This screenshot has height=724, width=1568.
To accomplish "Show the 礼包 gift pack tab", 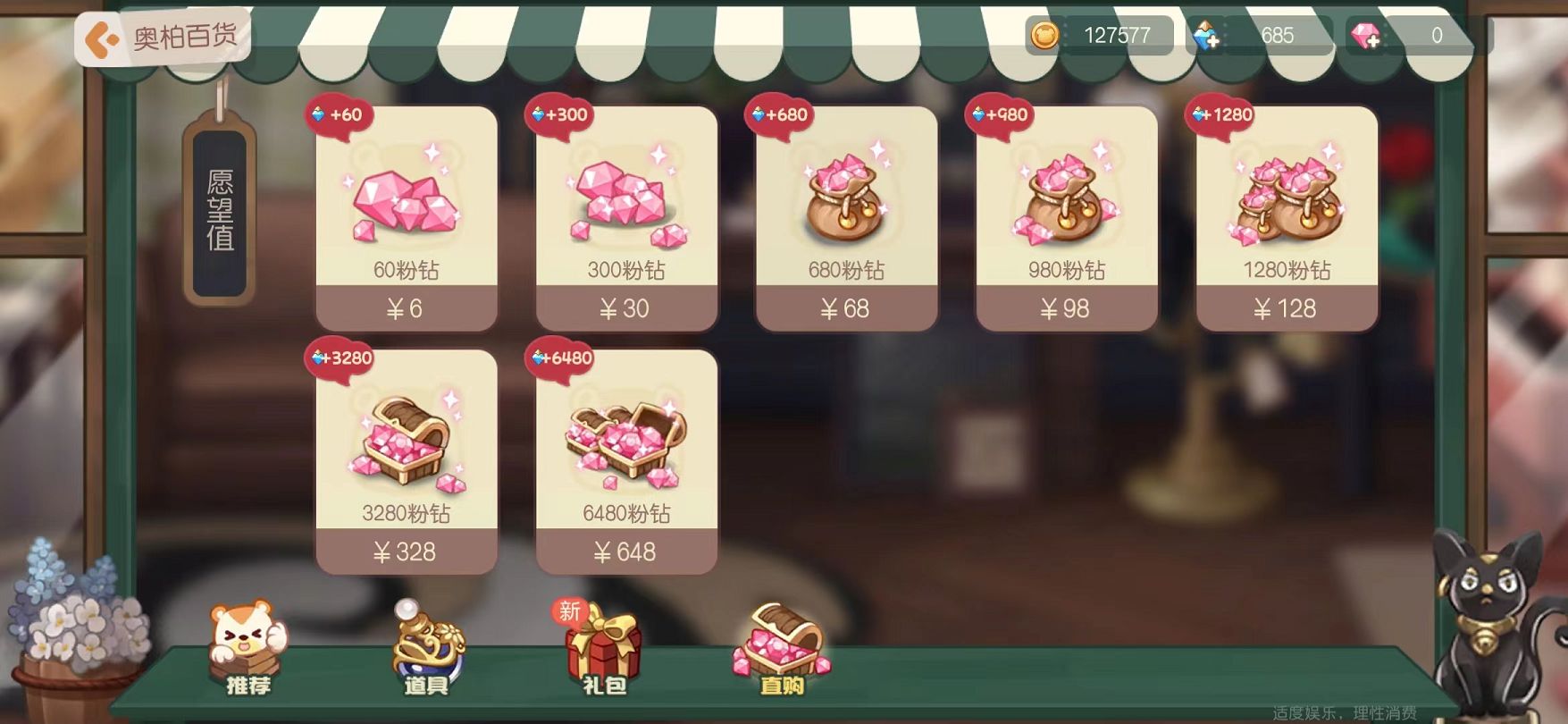I will click(x=604, y=652).
